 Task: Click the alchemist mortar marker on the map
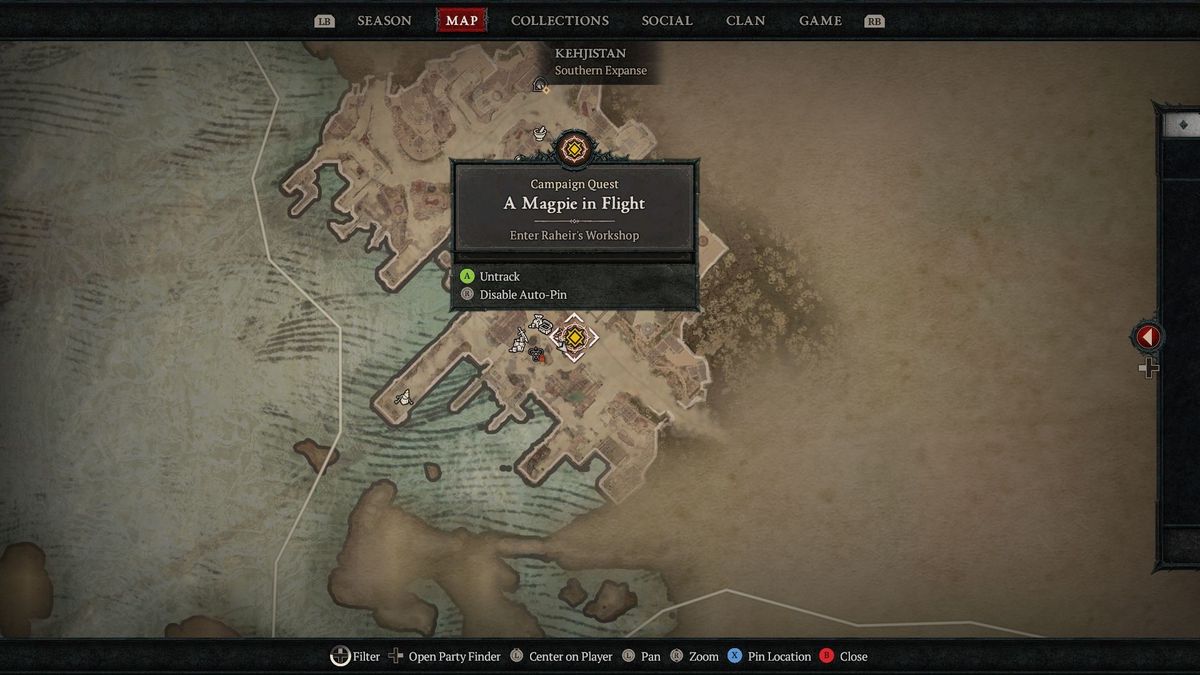click(x=540, y=132)
